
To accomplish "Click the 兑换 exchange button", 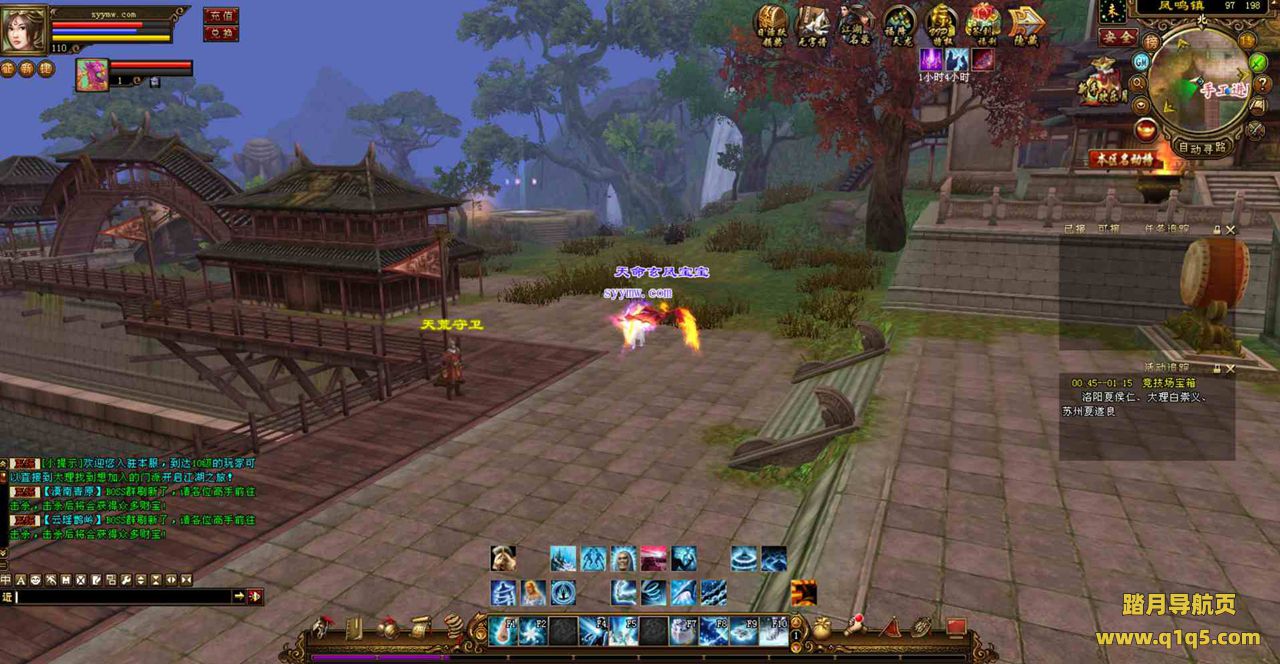I will [x=220, y=33].
